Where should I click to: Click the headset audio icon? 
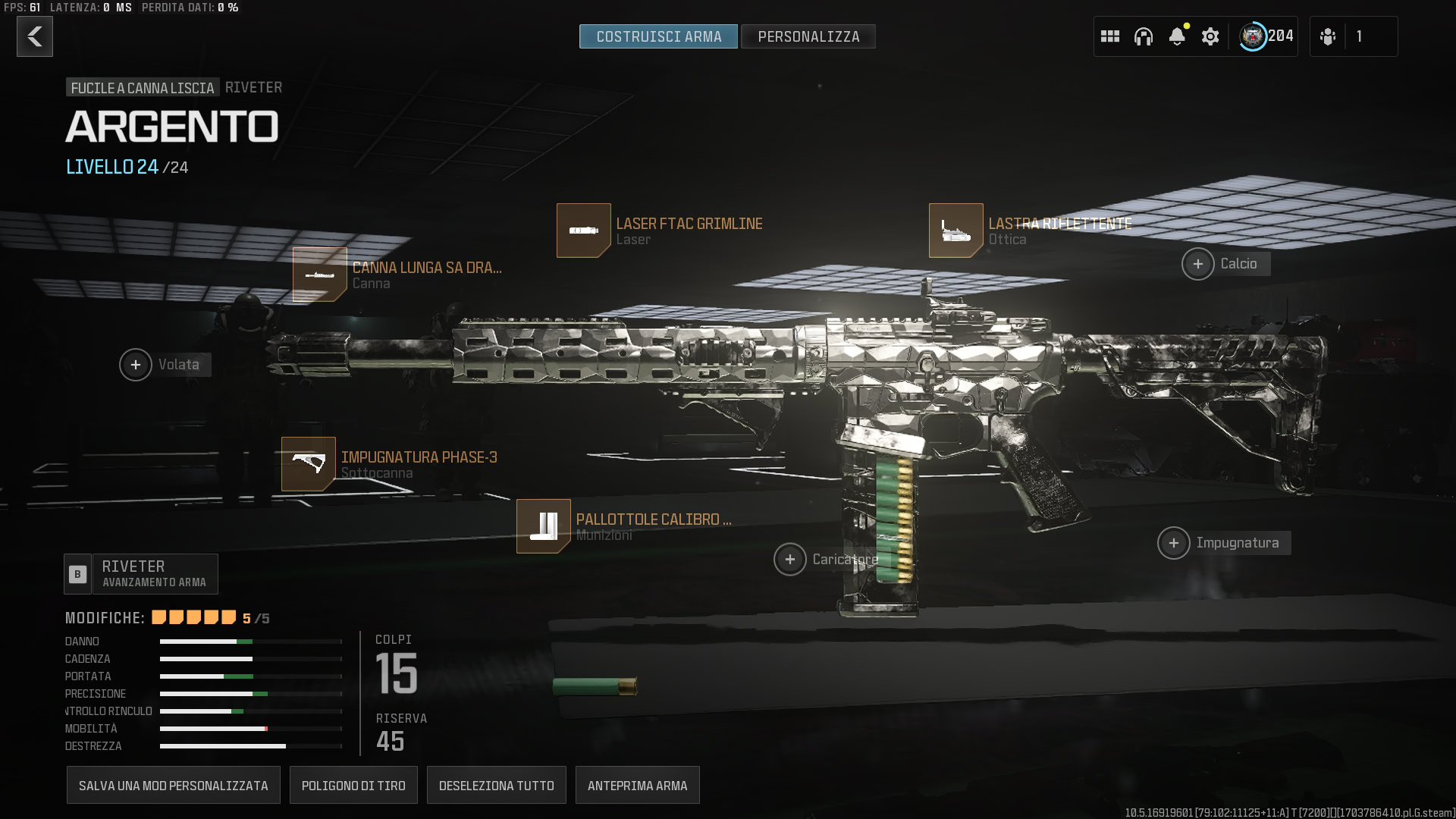[1144, 36]
